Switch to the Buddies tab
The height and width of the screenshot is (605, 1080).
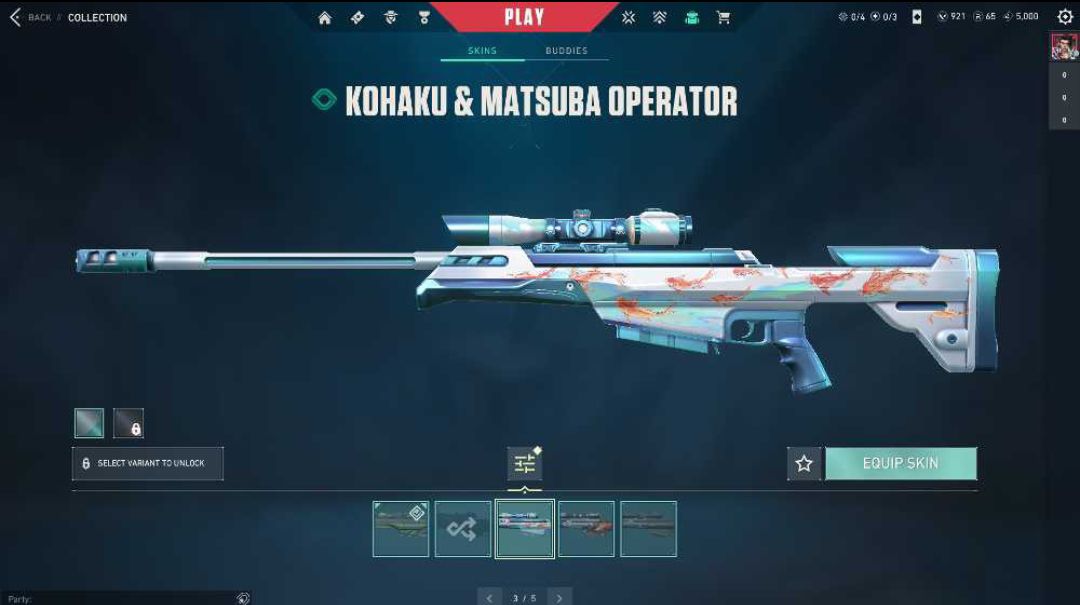pyautogui.click(x=566, y=51)
